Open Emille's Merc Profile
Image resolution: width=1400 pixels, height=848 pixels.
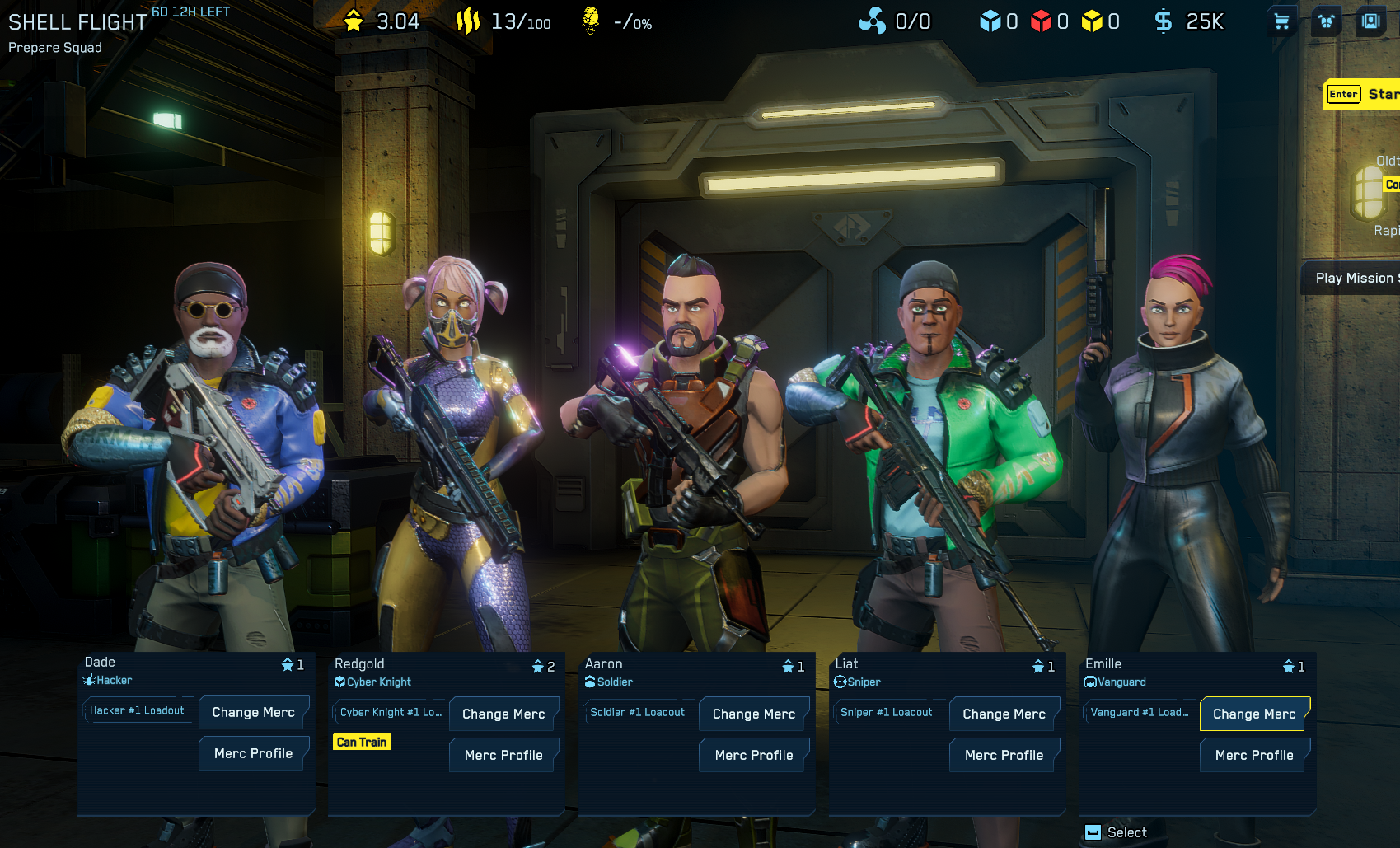pos(1254,755)
